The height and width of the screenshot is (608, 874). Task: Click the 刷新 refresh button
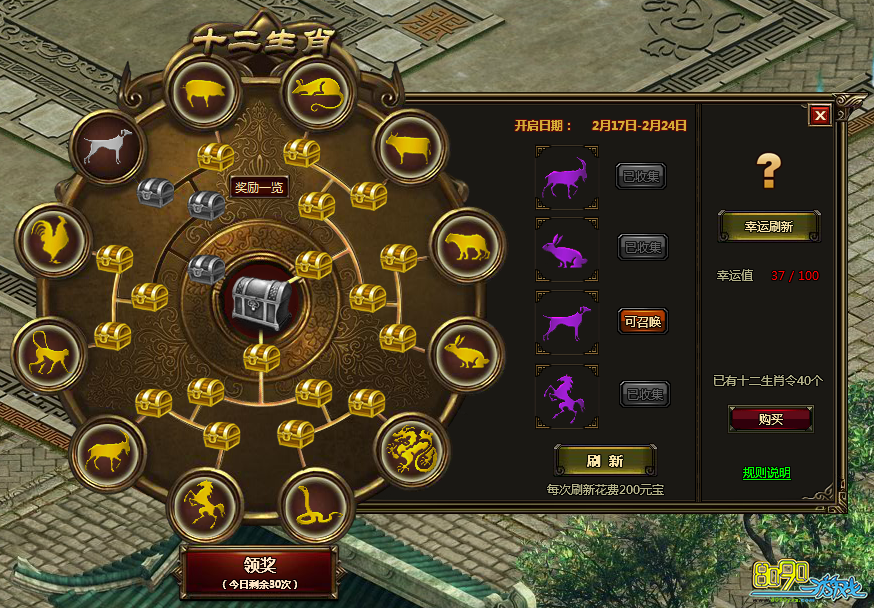point(605,461)
